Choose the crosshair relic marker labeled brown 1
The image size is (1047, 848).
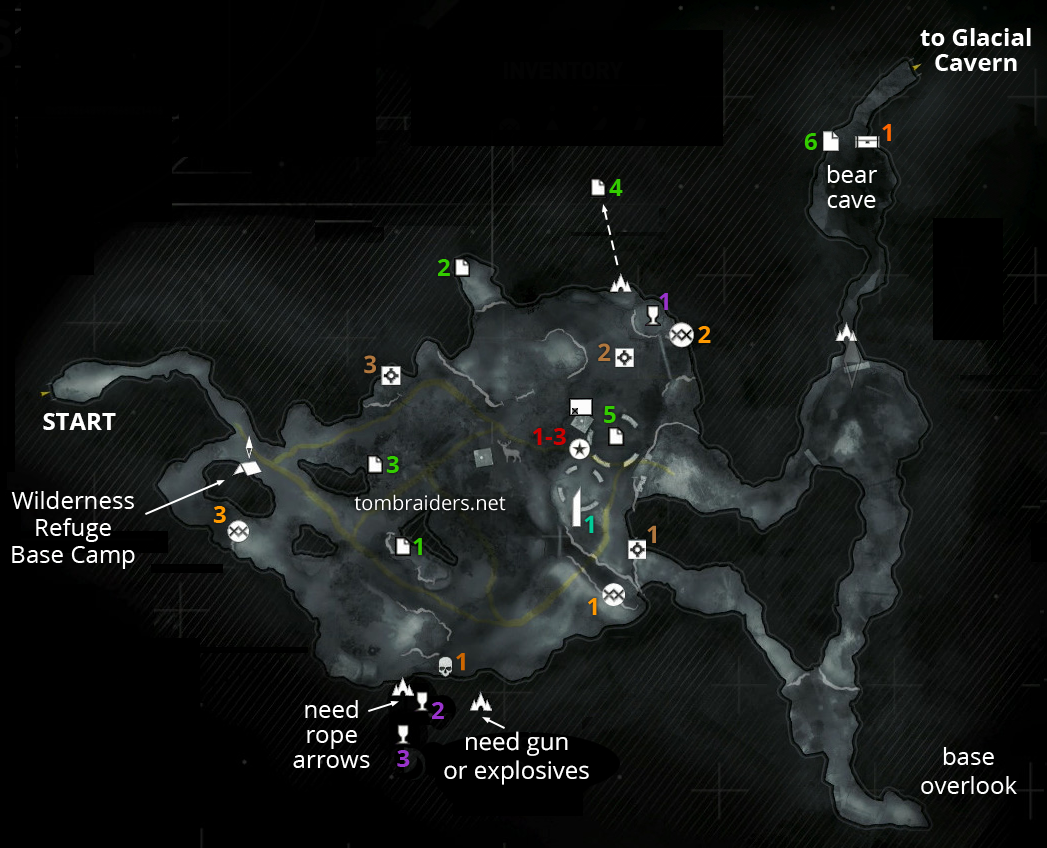[637, 548]
